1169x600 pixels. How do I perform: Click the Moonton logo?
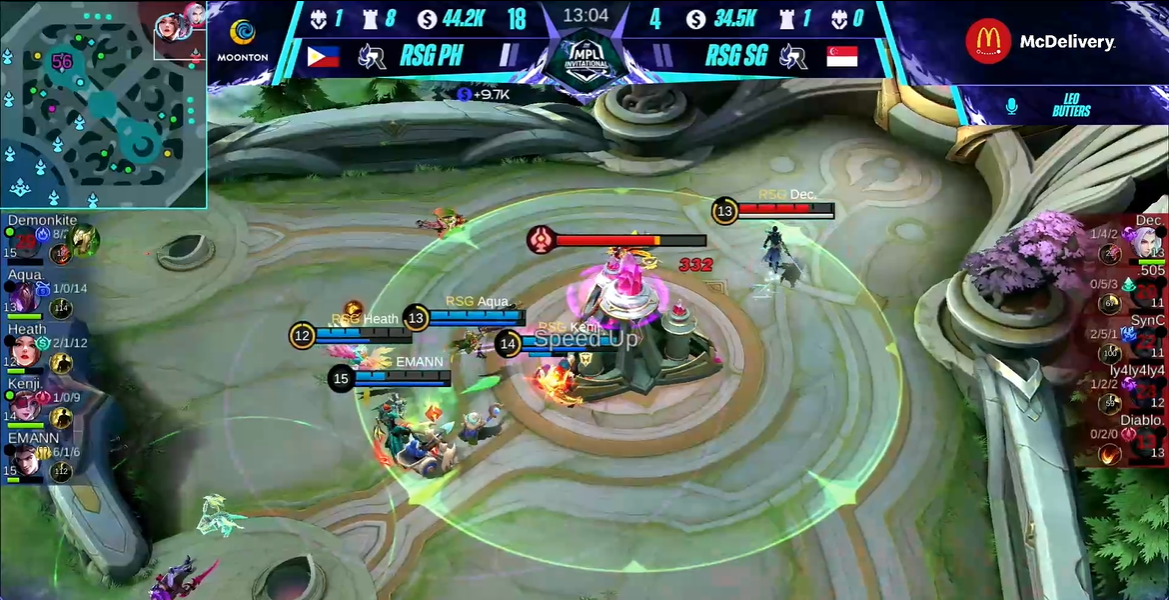(x=242, y=40)
